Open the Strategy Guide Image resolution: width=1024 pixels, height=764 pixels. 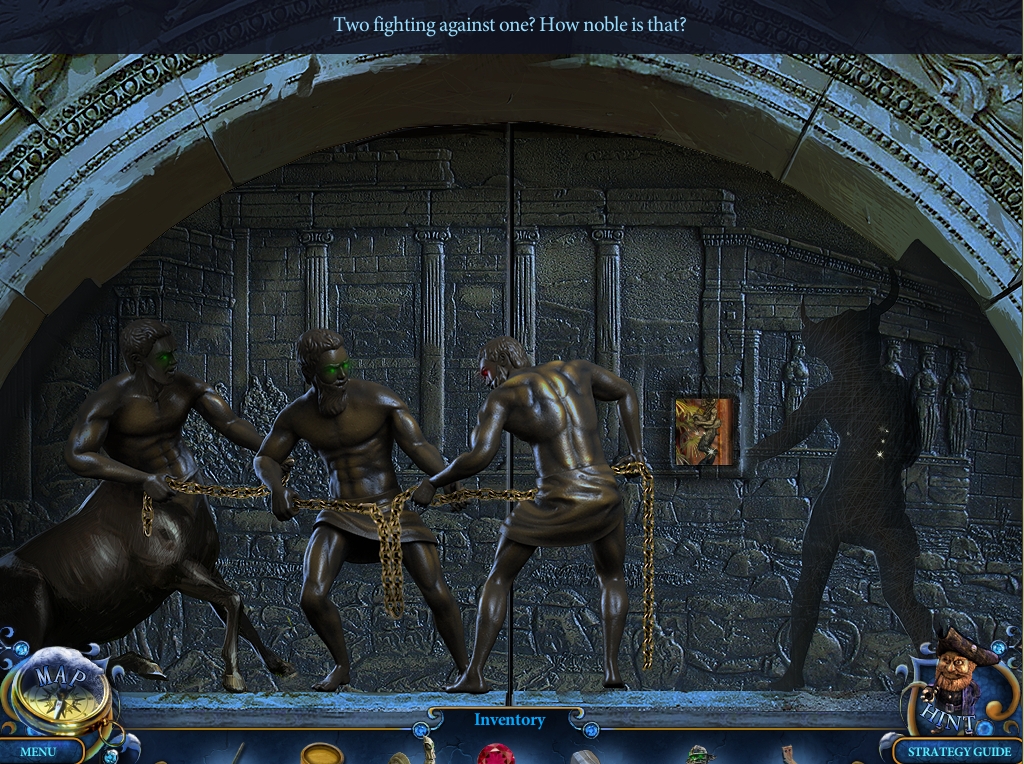coord(958,751)
